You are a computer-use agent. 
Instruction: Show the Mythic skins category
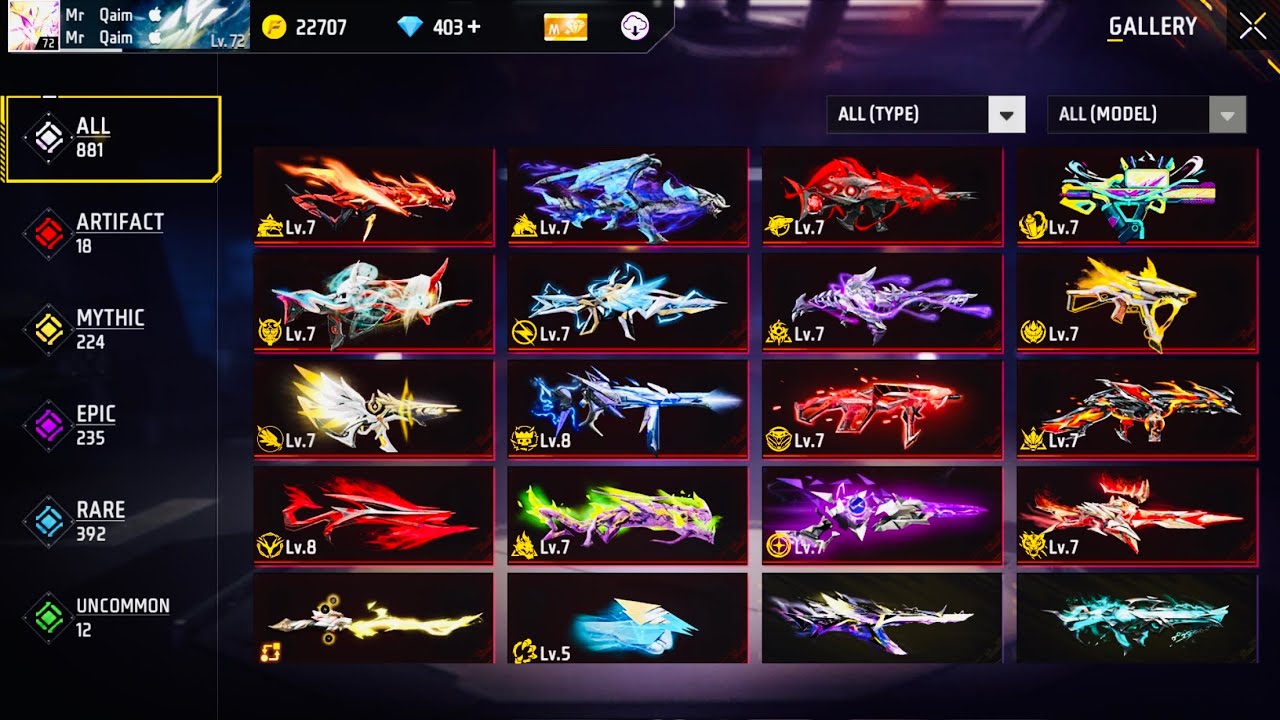click(x=112, y=329)
